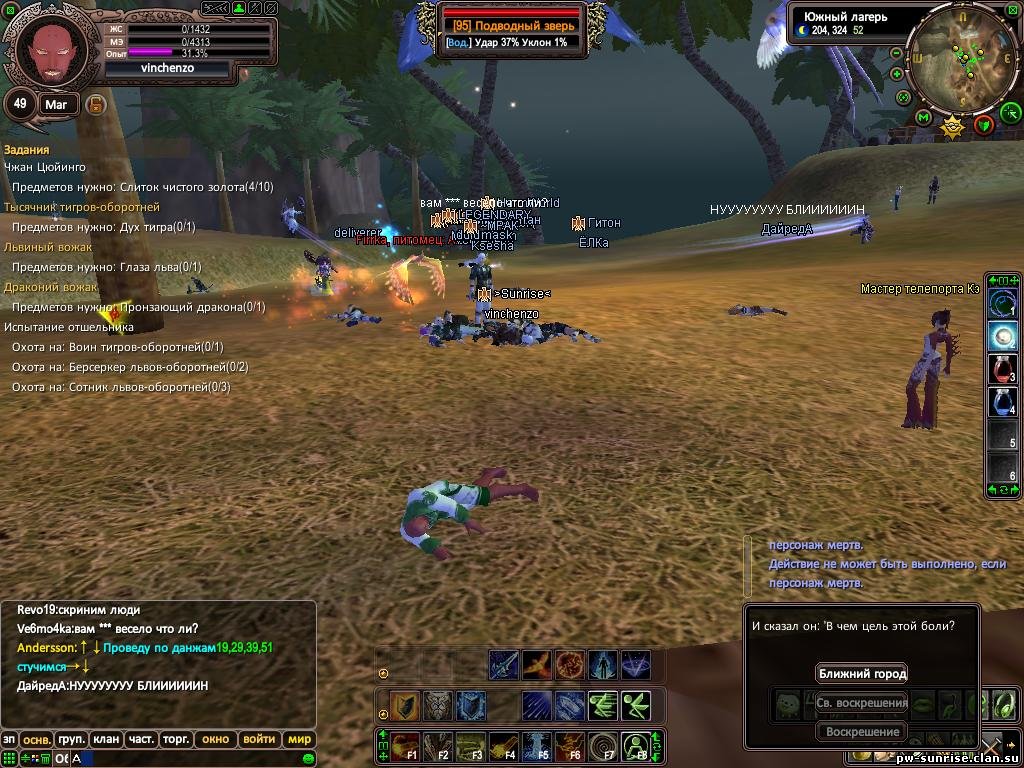Activate the F1 hotbar skill
Screen dimensions: 1024x768
pos(405,746)
